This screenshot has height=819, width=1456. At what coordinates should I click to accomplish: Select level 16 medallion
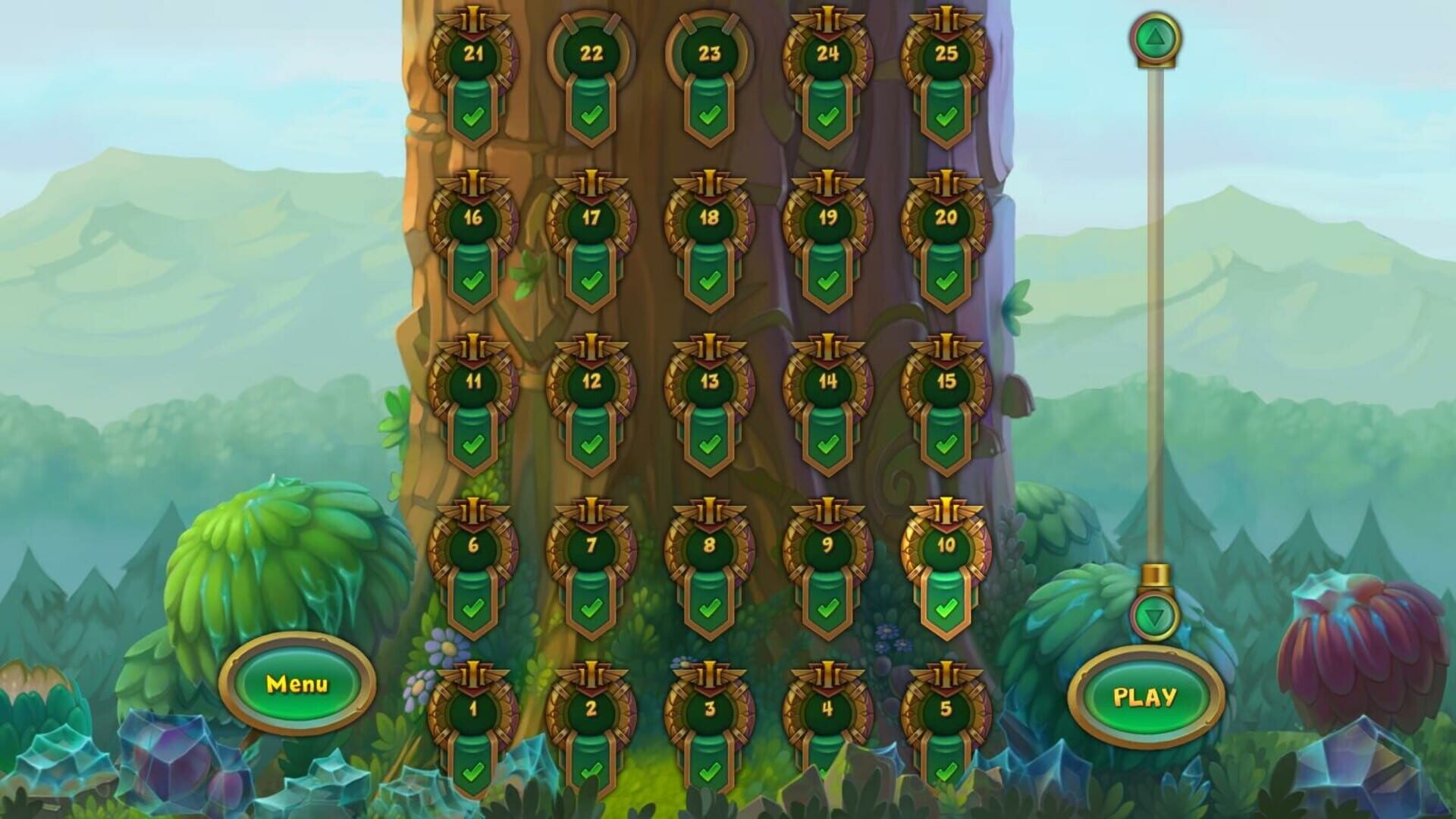[472, 218]
